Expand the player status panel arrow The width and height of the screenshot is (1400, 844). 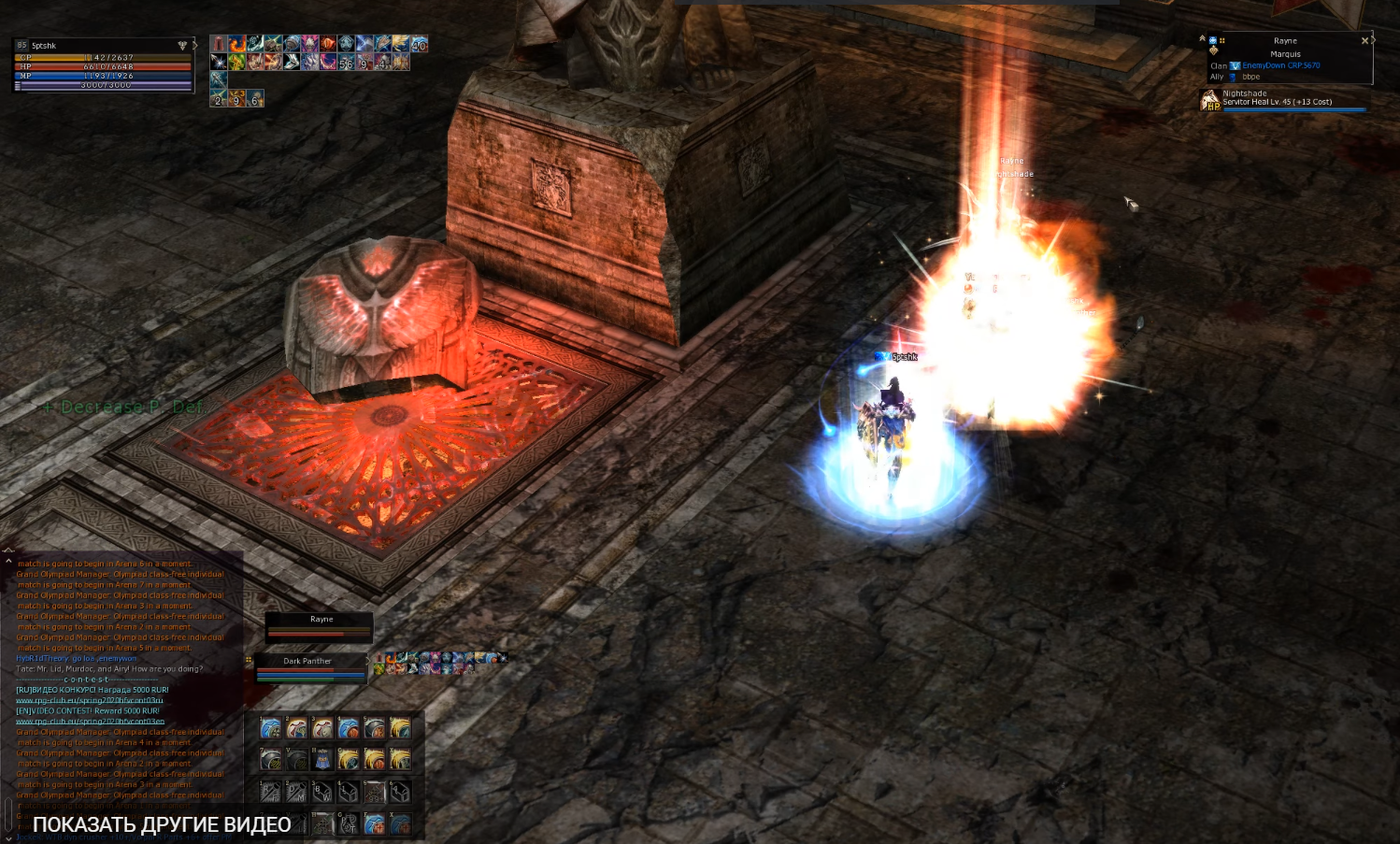(x=194, y=45)
